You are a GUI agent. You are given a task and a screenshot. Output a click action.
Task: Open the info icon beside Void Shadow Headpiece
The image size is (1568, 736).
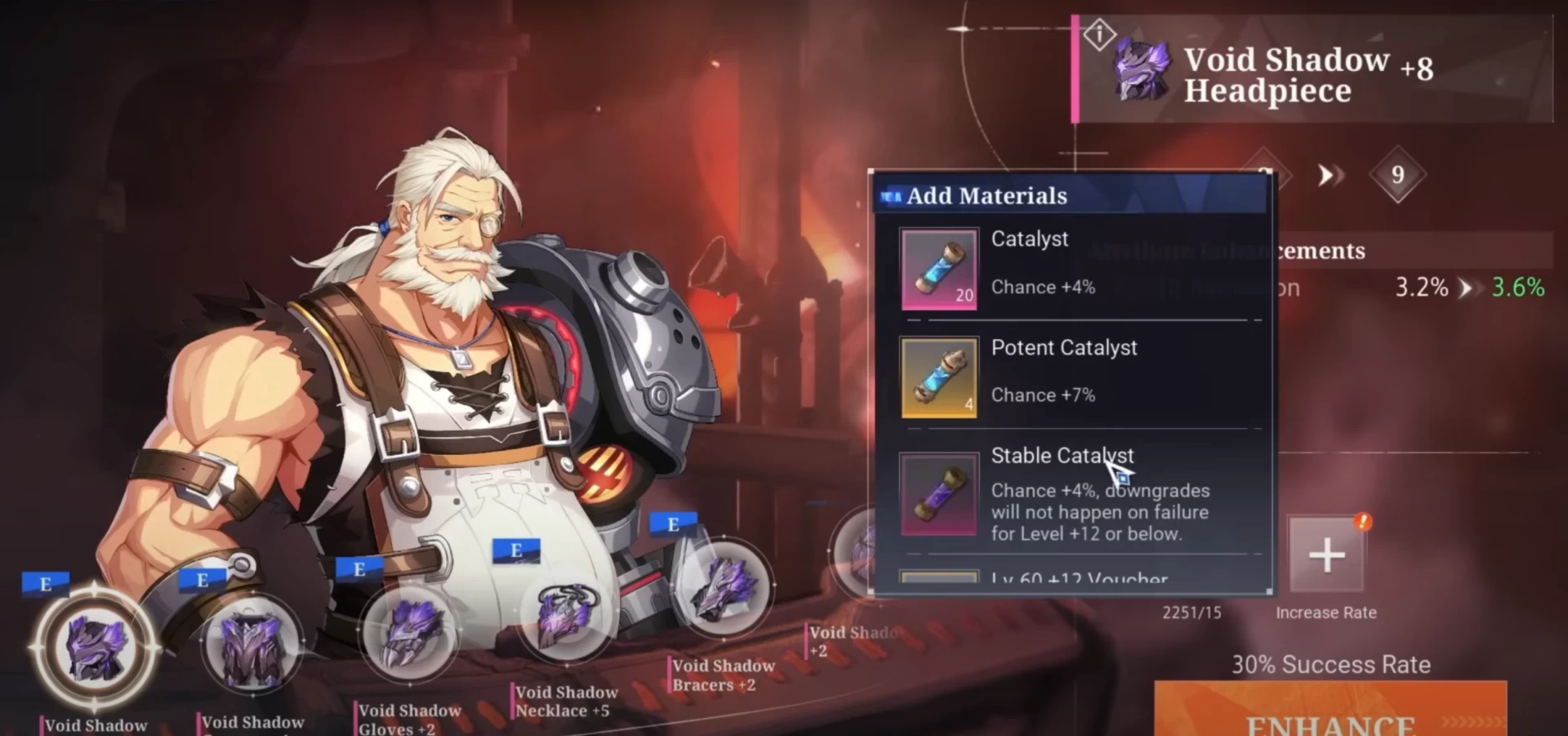click(1099, 35)
